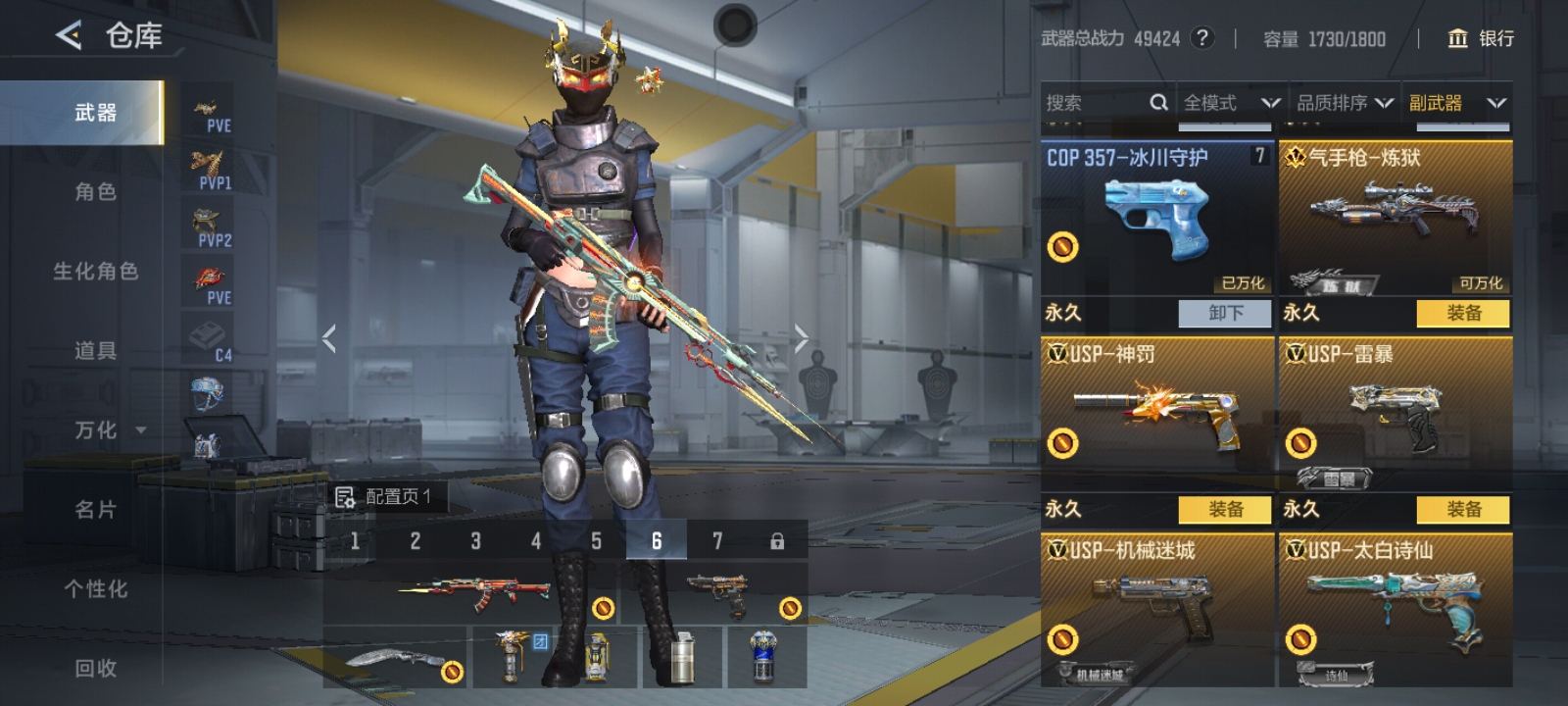Image resolution: width=1568 pixels, height=706 pixels.
Task: Switch to the 个性化 customization tab
Action: point(95,588)
